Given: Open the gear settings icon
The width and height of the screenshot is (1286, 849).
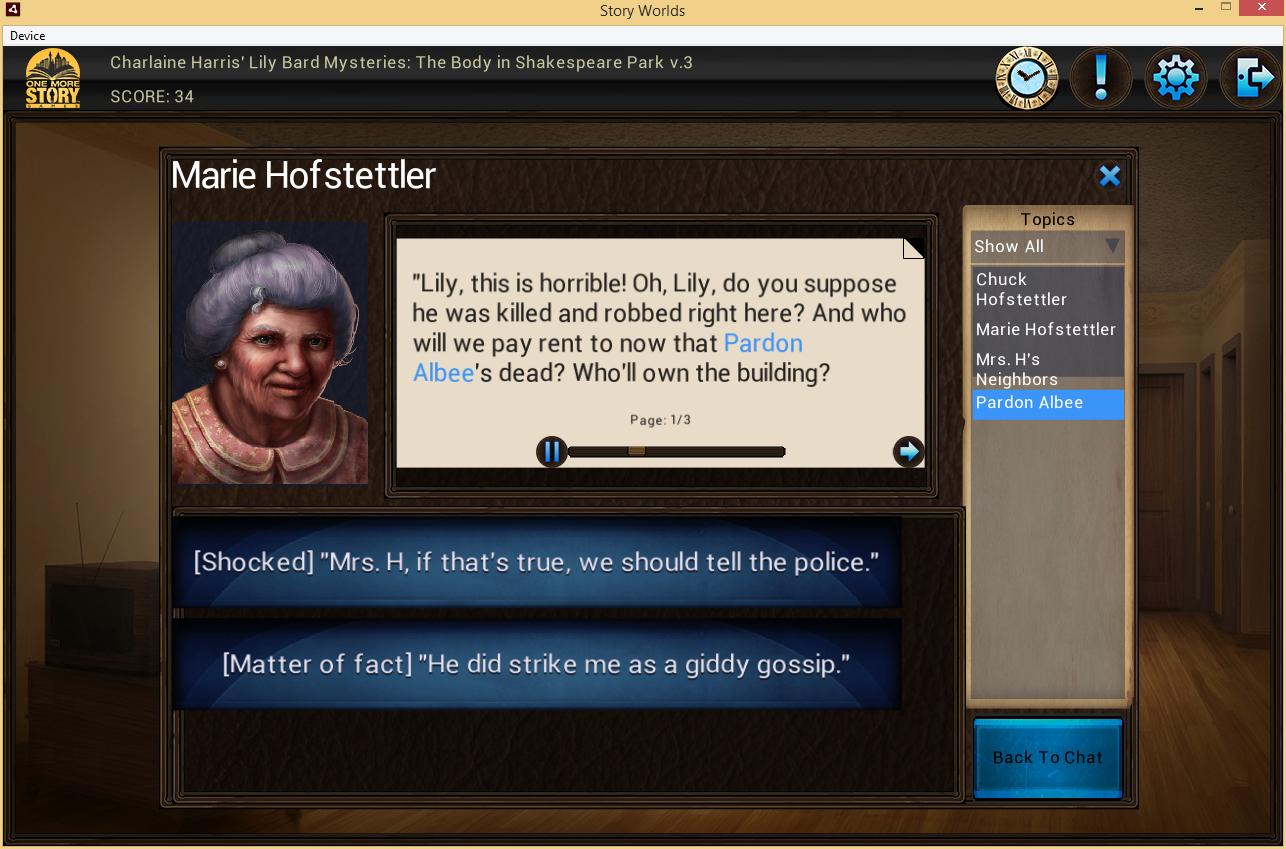Looking at the screenshot, I should [1175, 77].
